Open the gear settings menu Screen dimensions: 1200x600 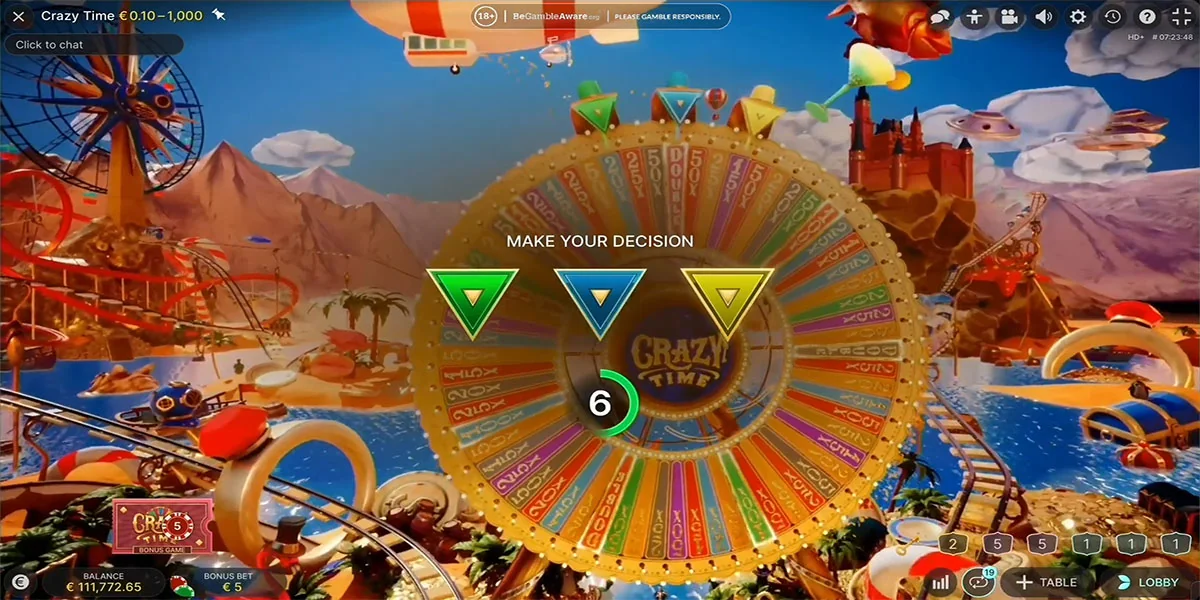[1078, 17]
